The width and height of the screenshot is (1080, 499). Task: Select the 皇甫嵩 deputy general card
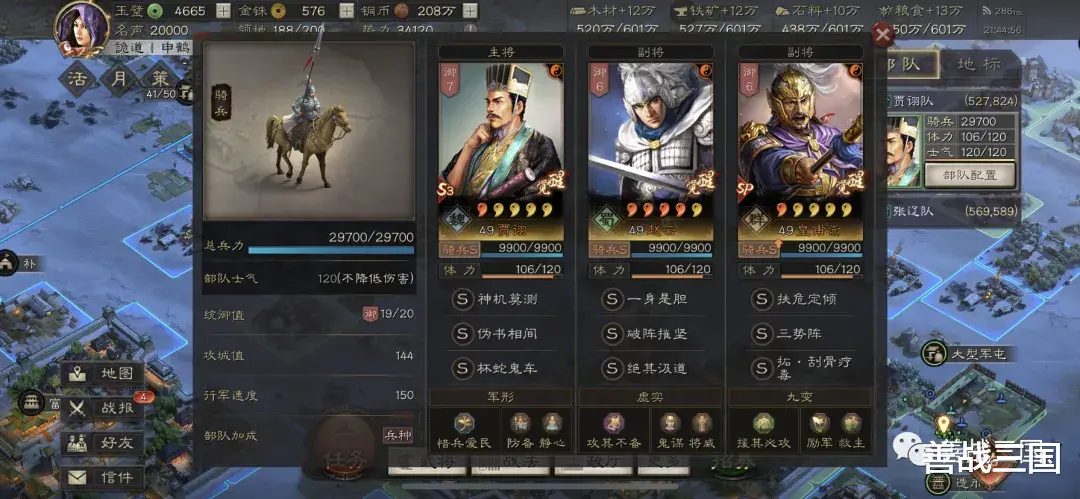799,150
